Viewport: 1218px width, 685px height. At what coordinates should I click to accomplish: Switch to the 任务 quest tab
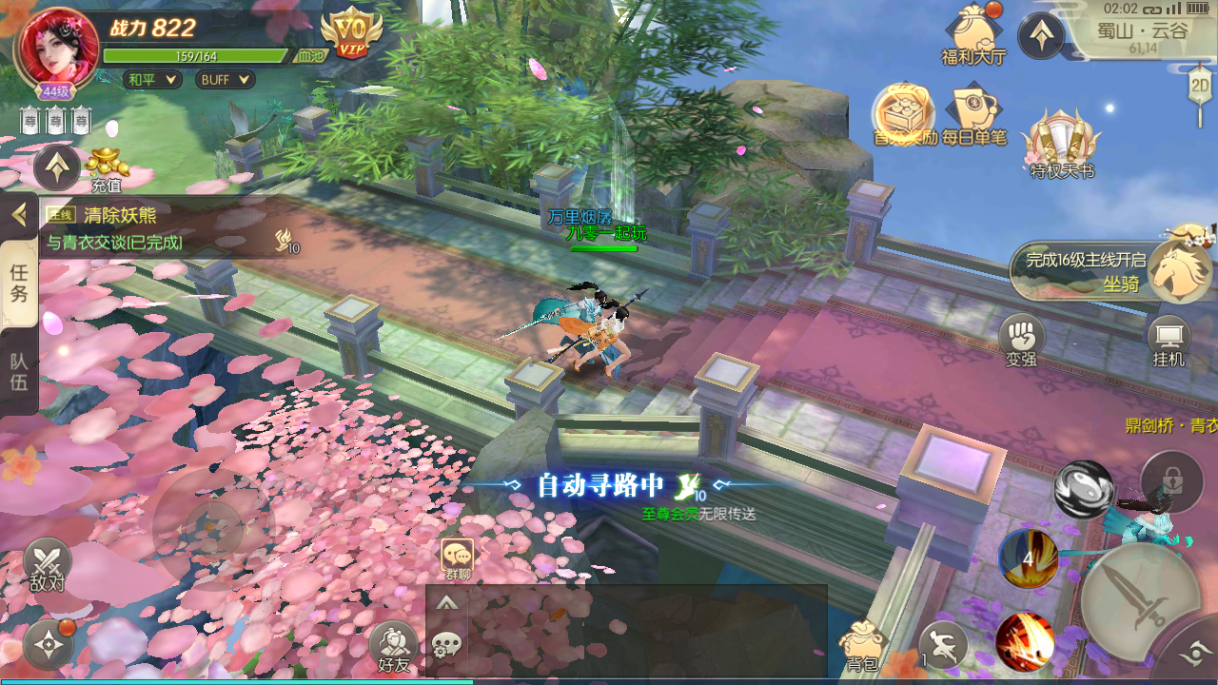pyautogui.click(x=19, y=283)
